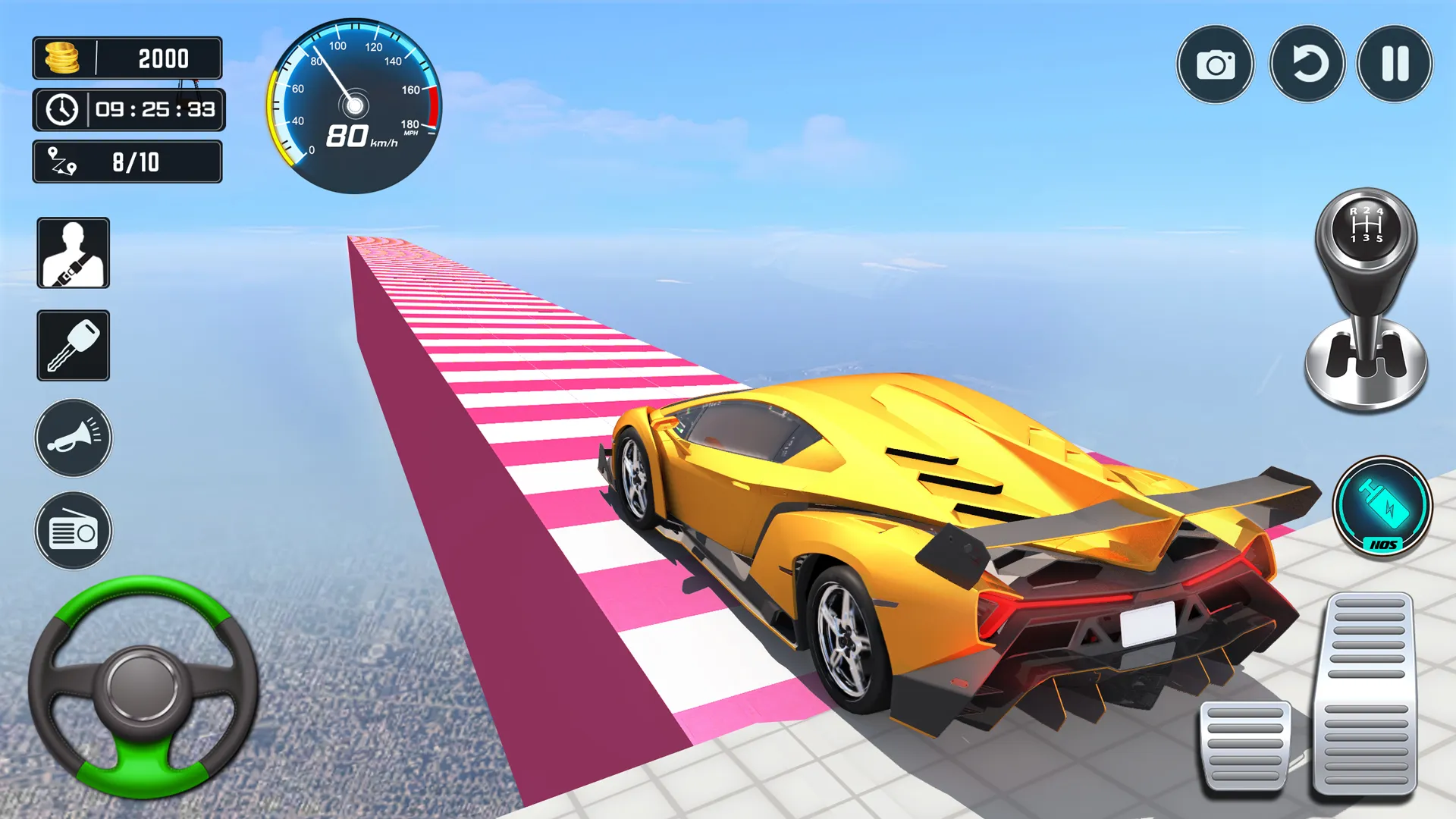This screenshot has height=819, width=1456.
Task: Toggle the headlights via the key button
Action: click(x=73, y=344)
